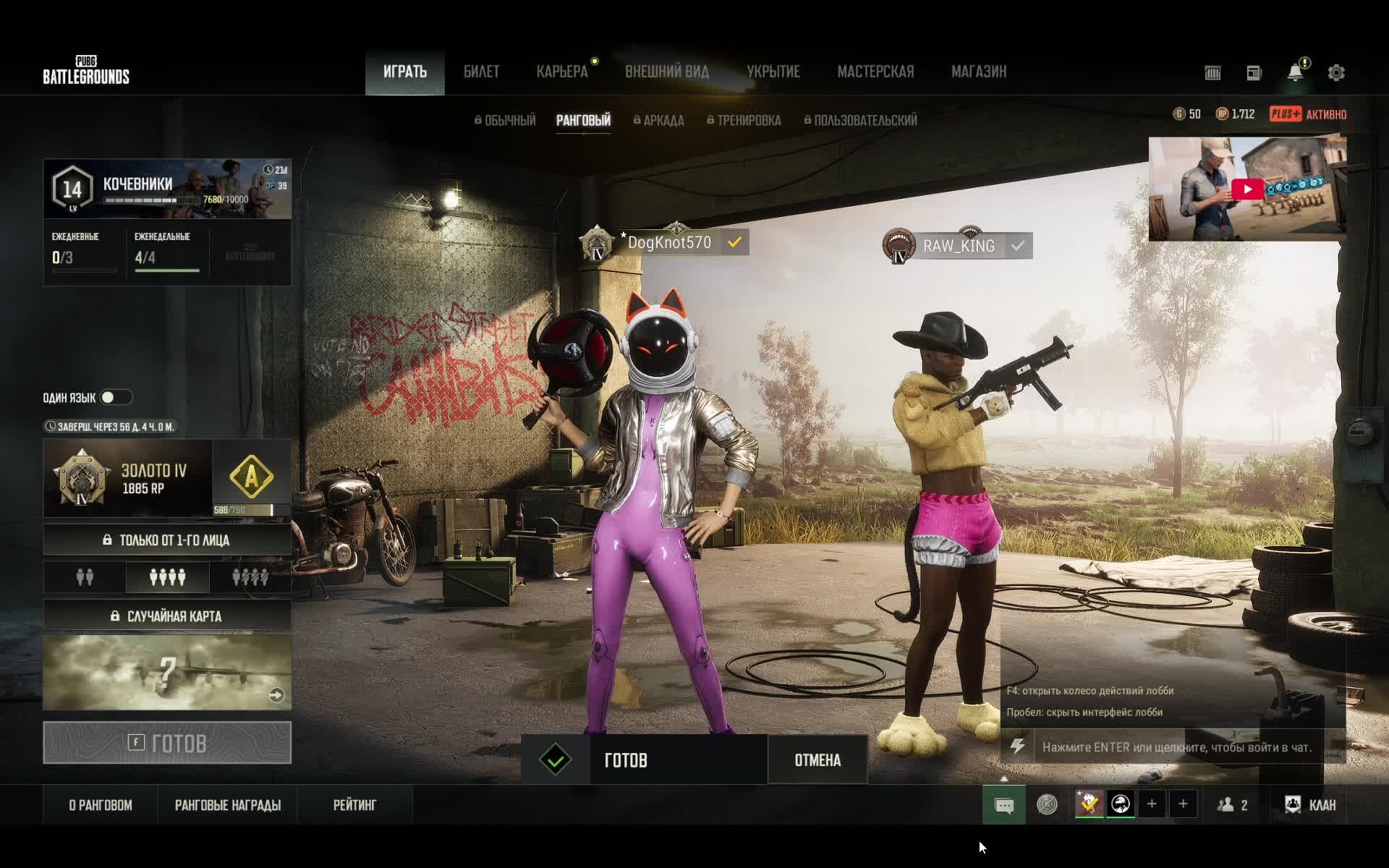Screen dimensions: 1389x868
Task: Check notifications via the bell icon
Action: coord(1295,72)
